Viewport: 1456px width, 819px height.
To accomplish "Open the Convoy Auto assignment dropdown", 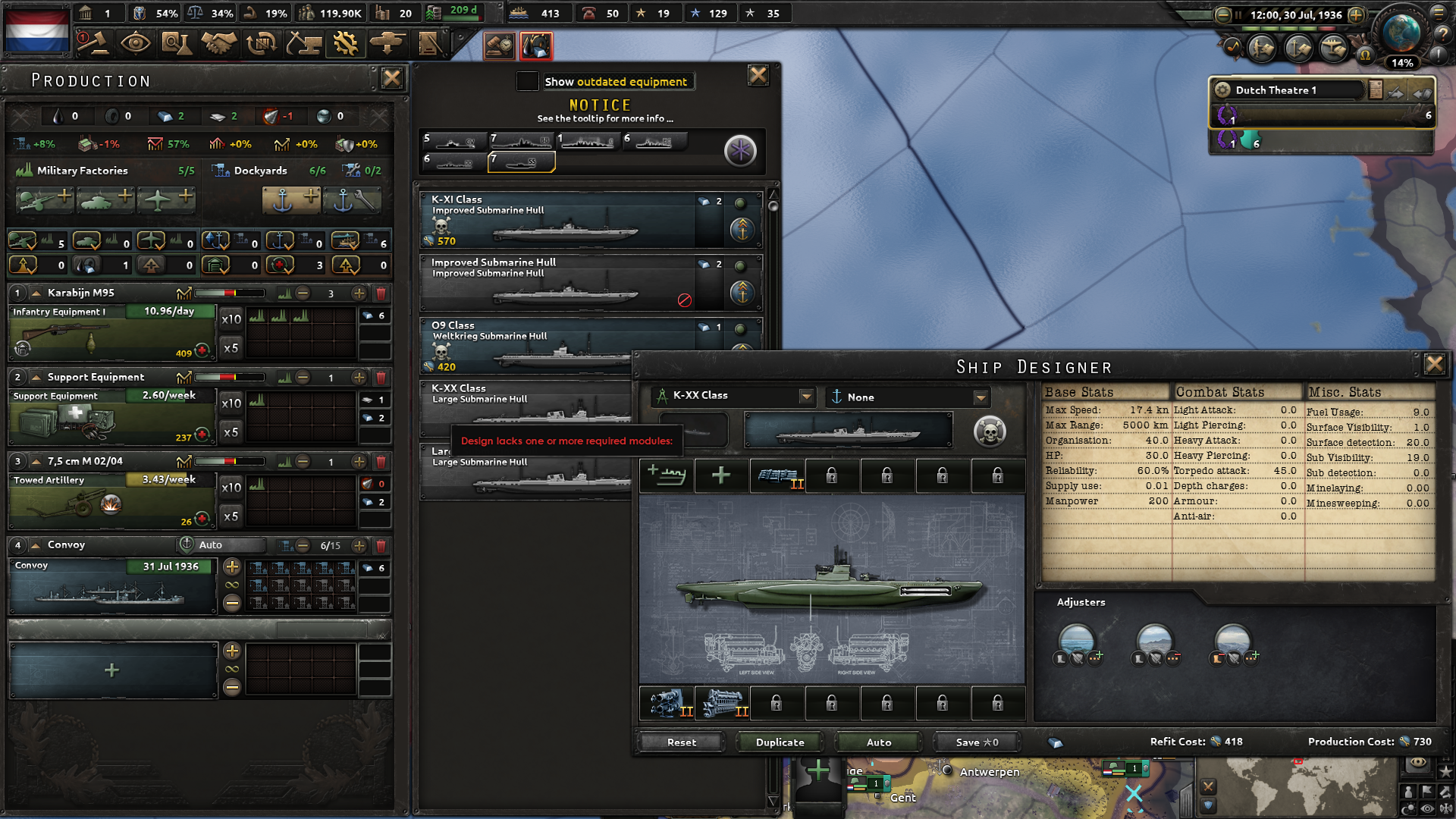I will tap(221, 544).
